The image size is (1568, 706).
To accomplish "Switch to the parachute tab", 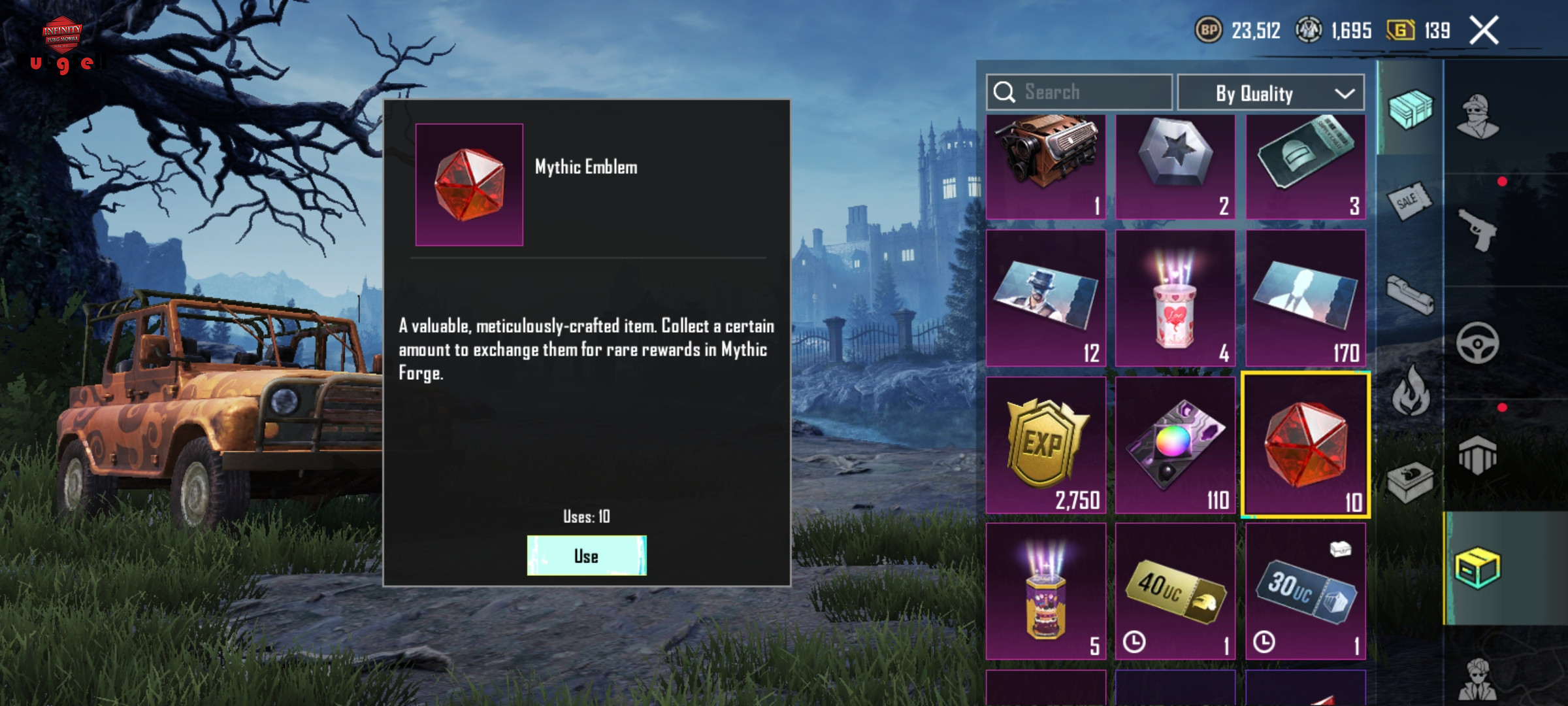I will click(x=1478, y=455).
